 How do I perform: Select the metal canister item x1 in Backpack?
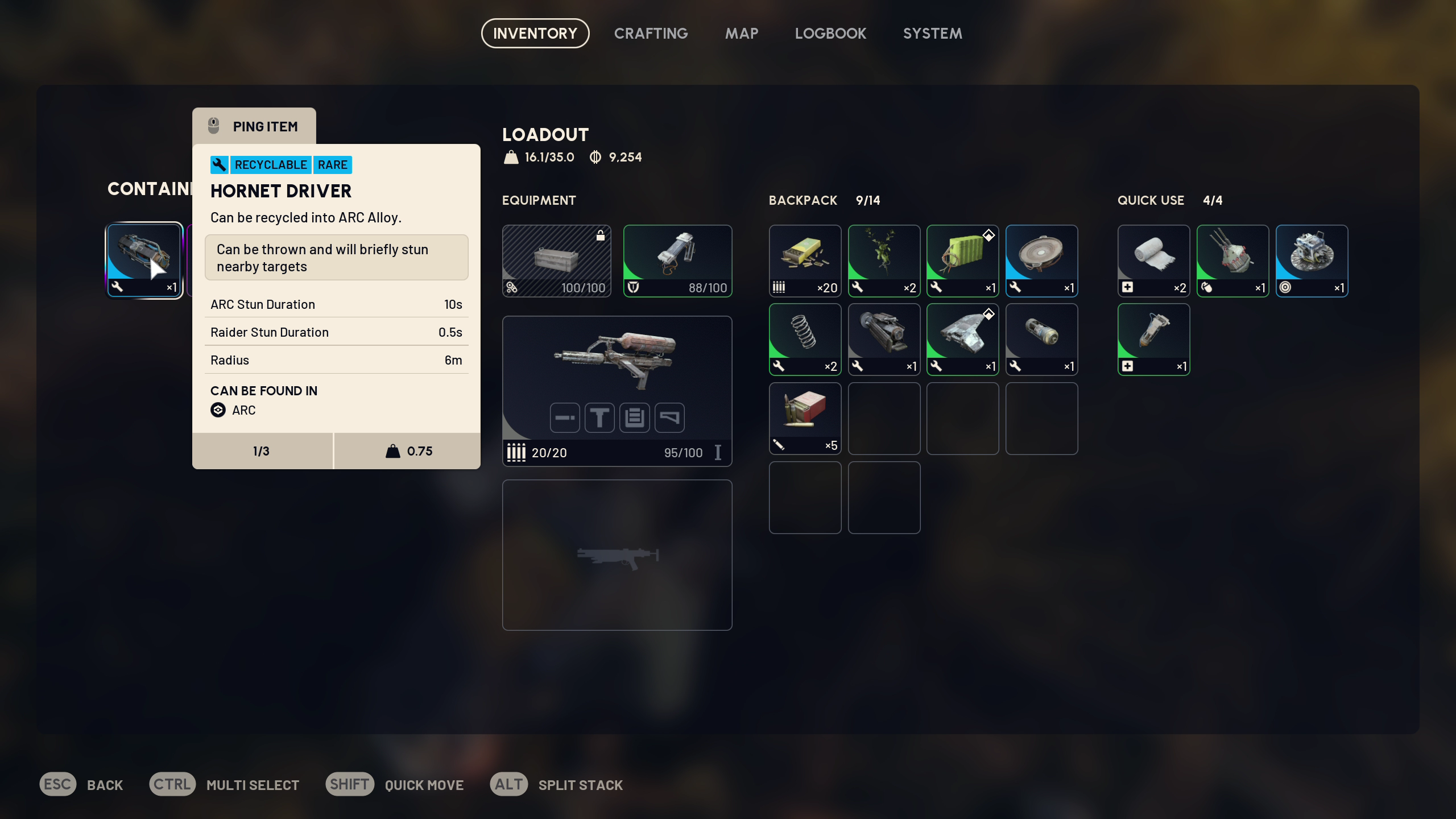tap(1041, 339)
